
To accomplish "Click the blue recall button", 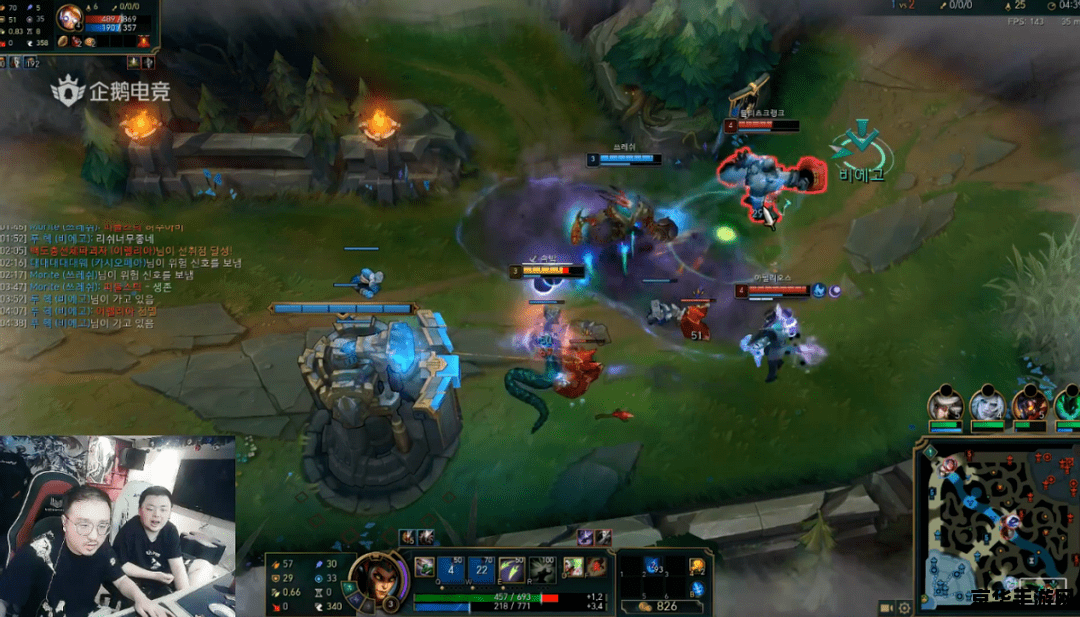I will (696, 589).
